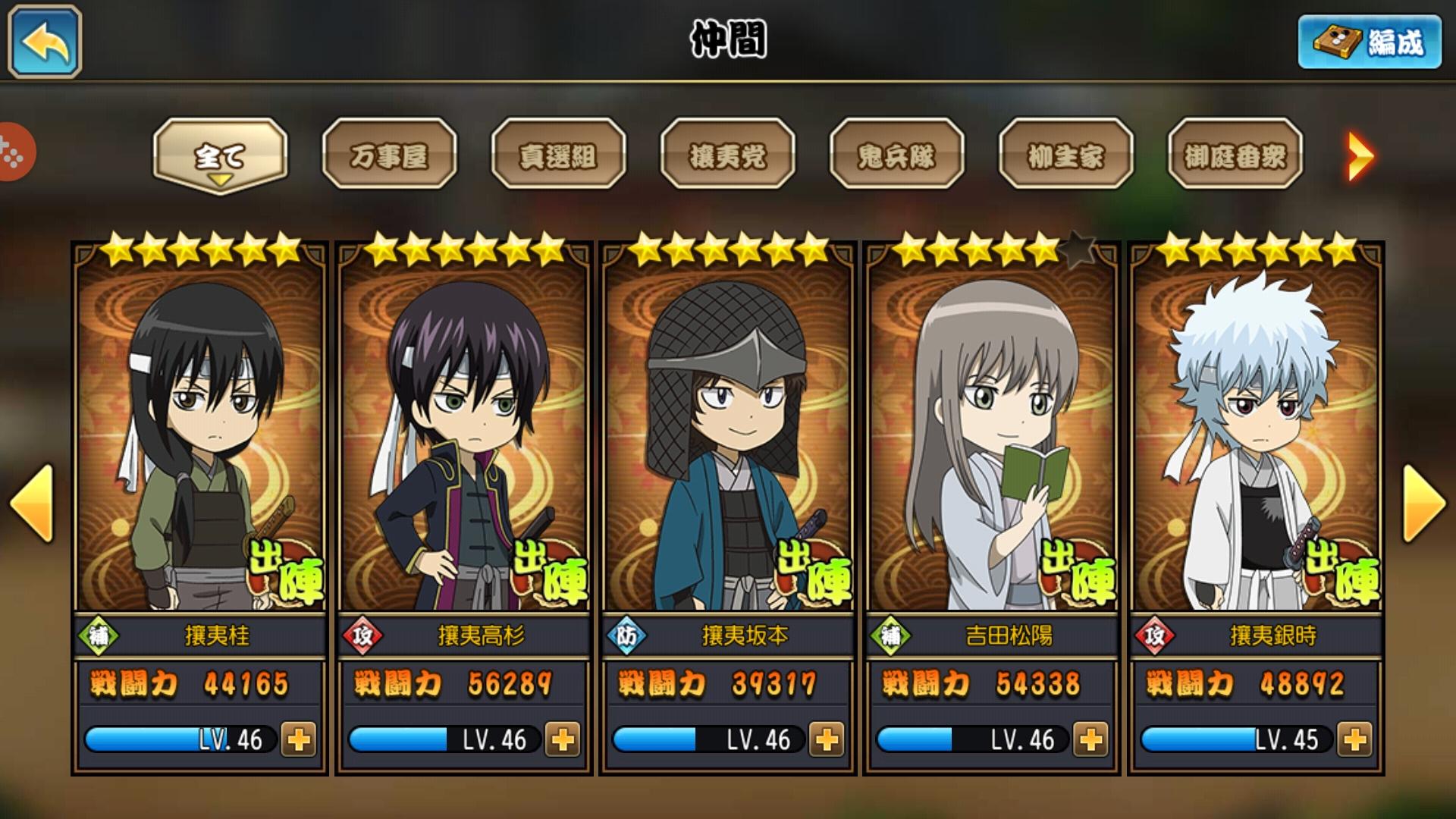This screenshot has width=1456, height=819.
Task: Click the plus button for 攘夷桂's level
Action: (x=299, y=739)
